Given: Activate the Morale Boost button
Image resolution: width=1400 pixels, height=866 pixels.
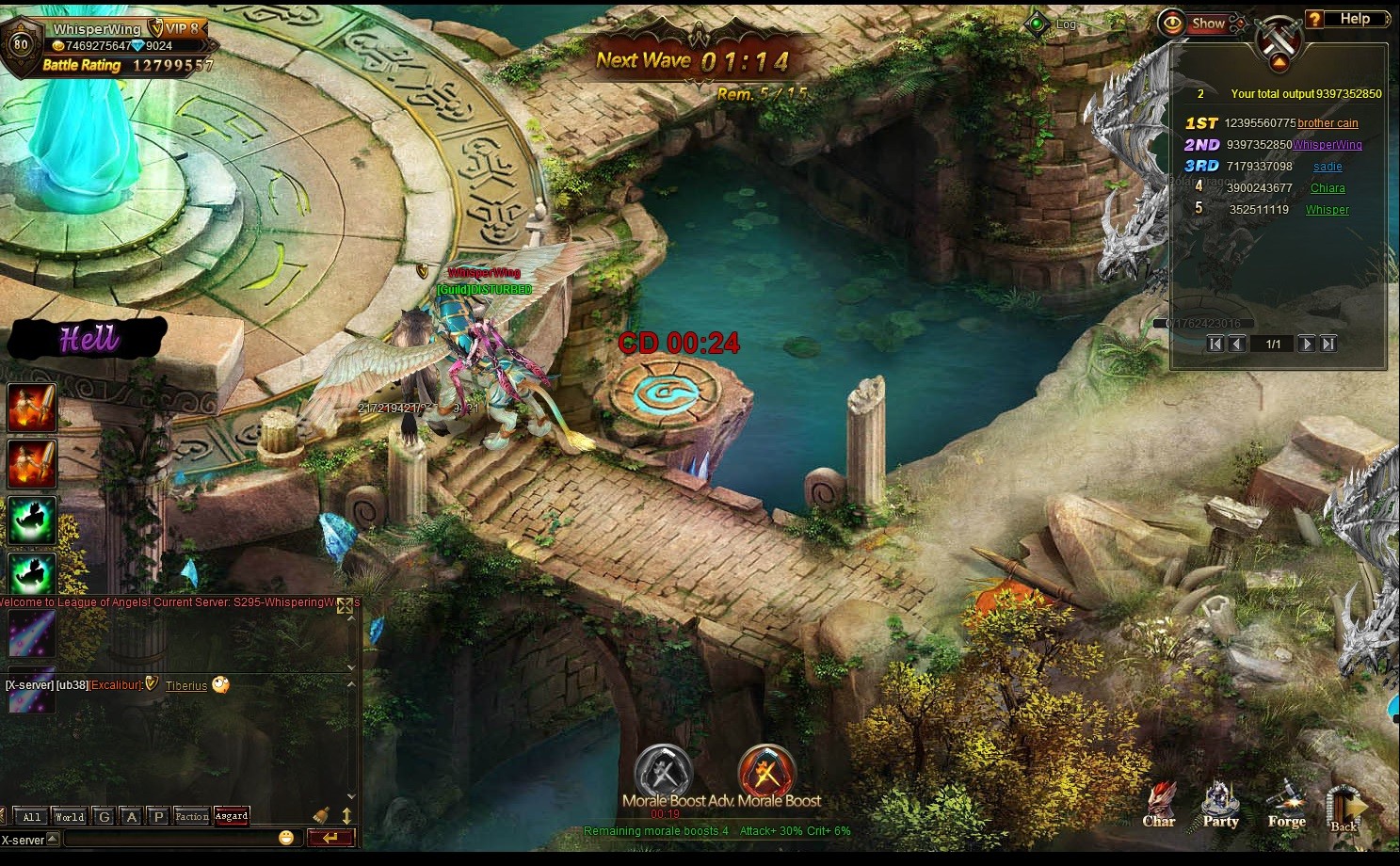Looking at the screenshot, I should (663, 773).
